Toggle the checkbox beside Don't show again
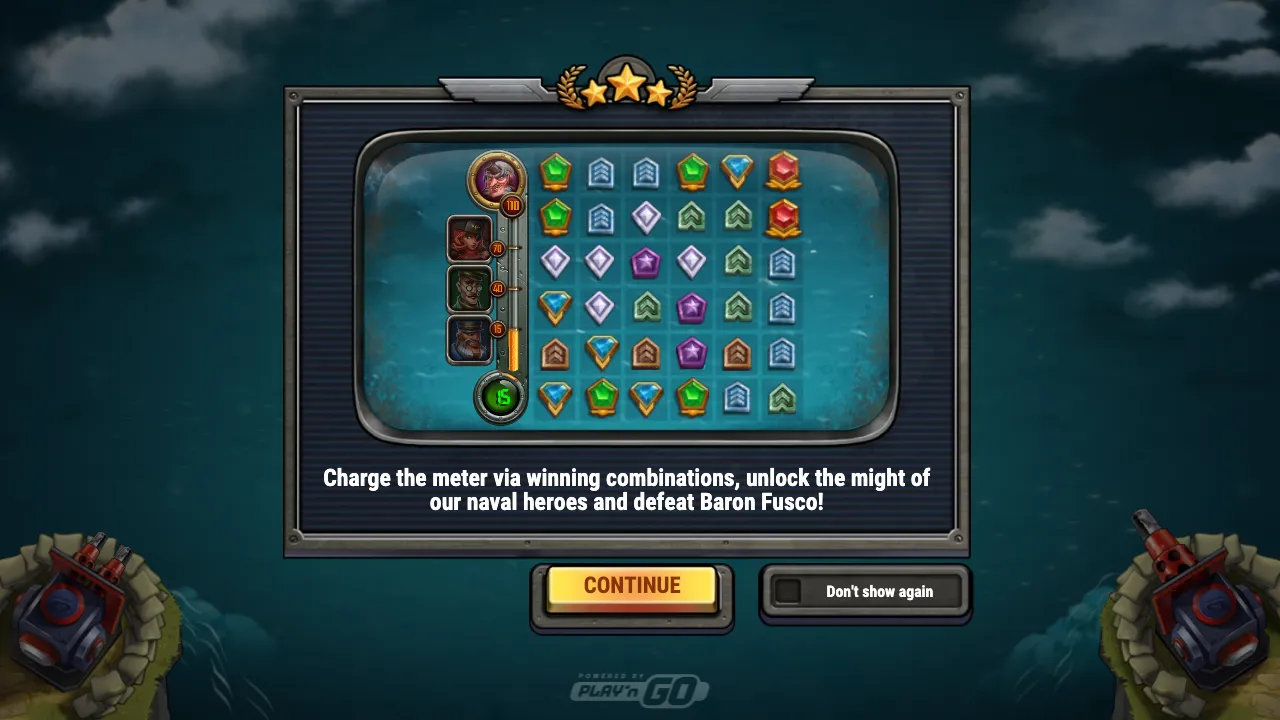Viewport: 1280px width, 720px height. 789,591
